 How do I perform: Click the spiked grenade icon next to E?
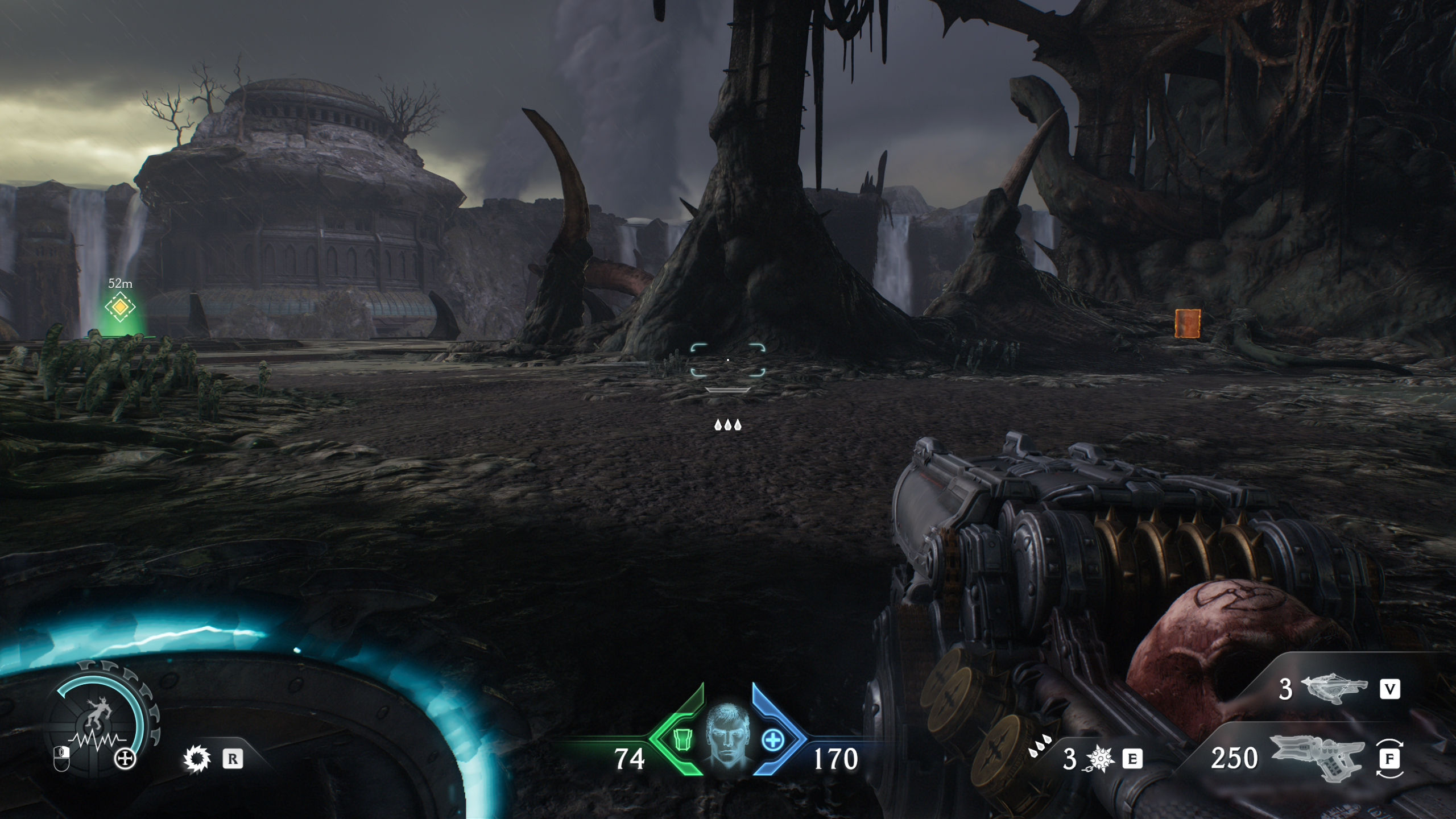1099,760
